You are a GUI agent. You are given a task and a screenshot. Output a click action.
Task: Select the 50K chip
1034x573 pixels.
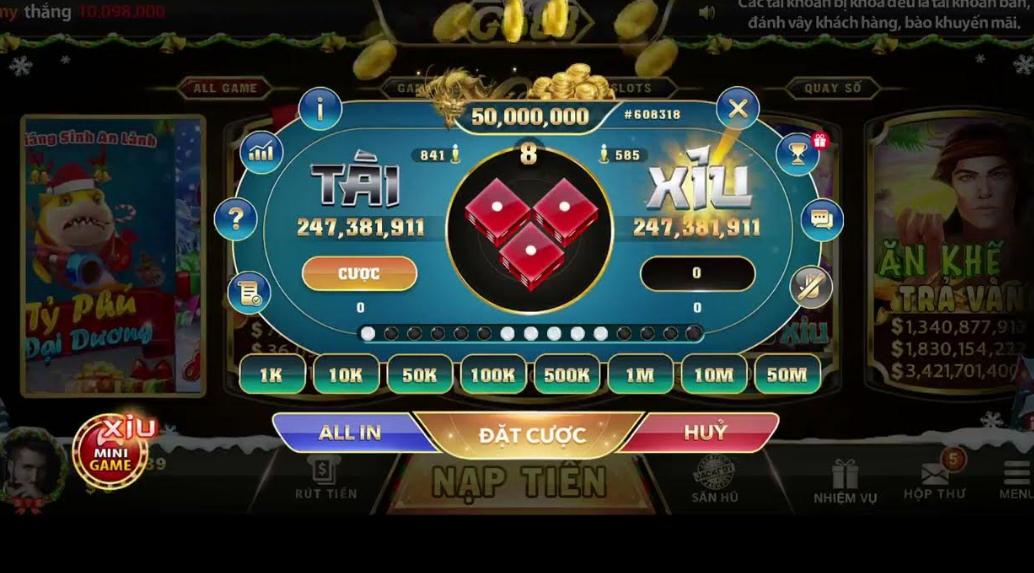420,375
